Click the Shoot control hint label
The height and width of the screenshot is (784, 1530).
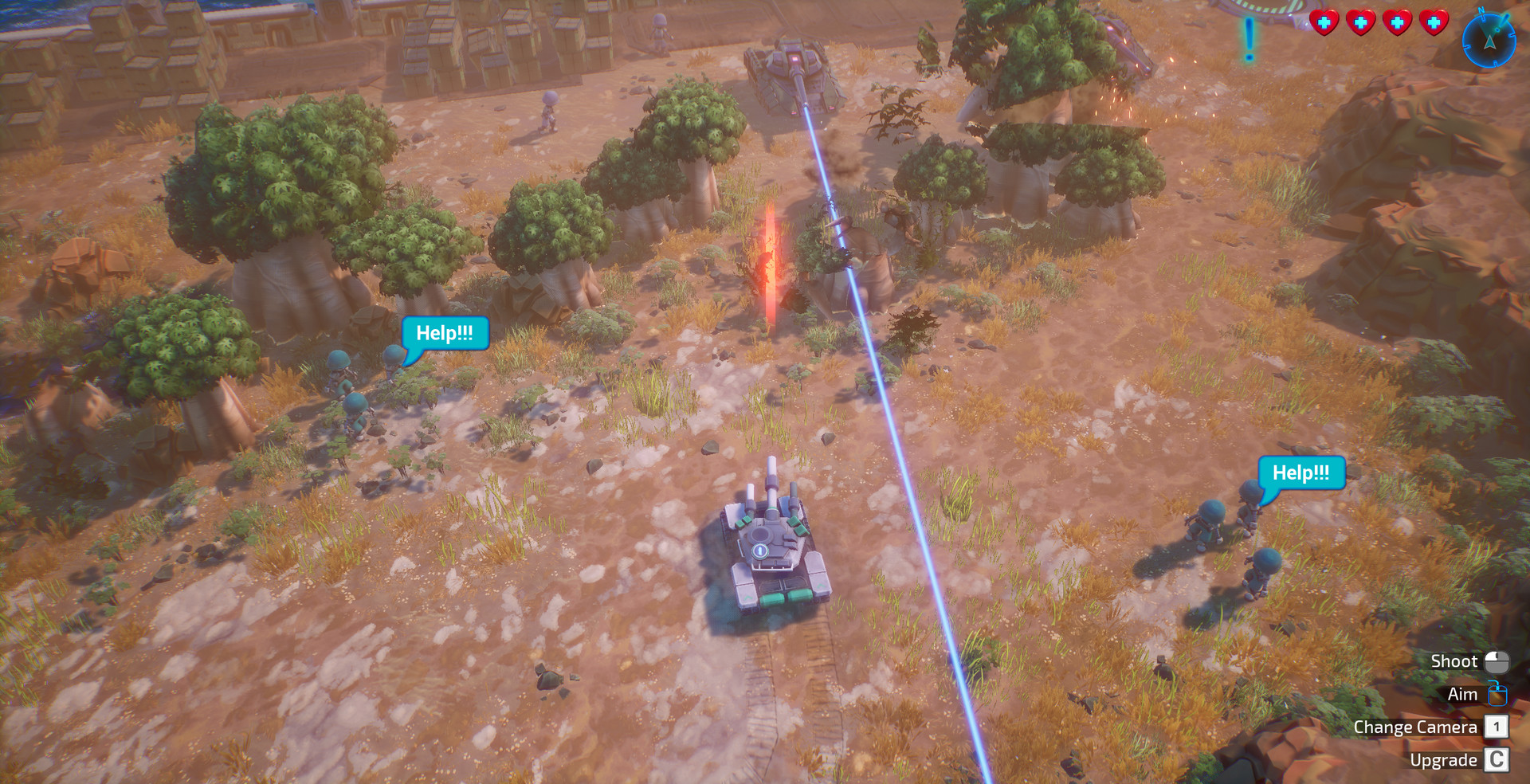click(1455, 661)
